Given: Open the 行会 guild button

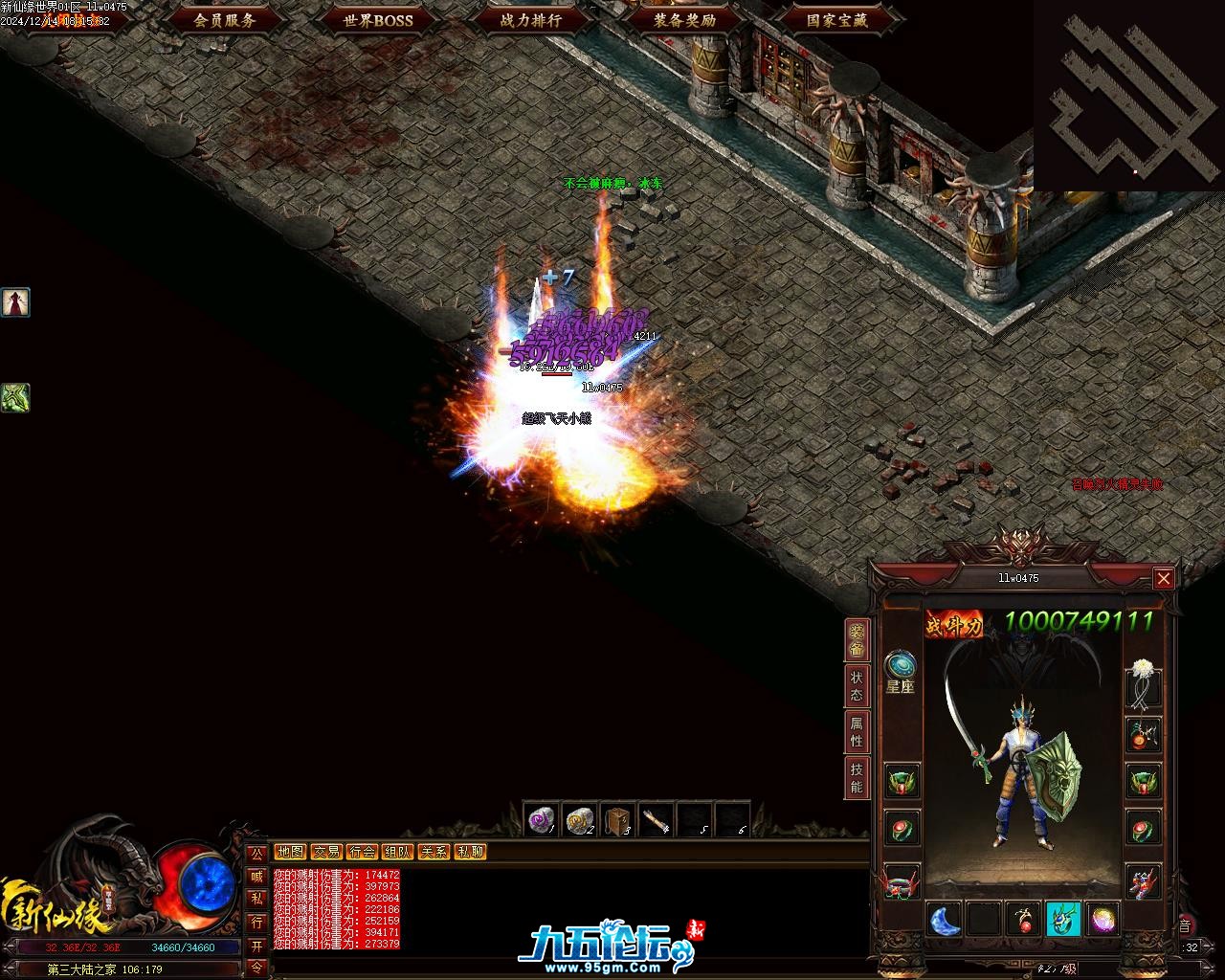Looking at the screenshot, I should (362, 852).
